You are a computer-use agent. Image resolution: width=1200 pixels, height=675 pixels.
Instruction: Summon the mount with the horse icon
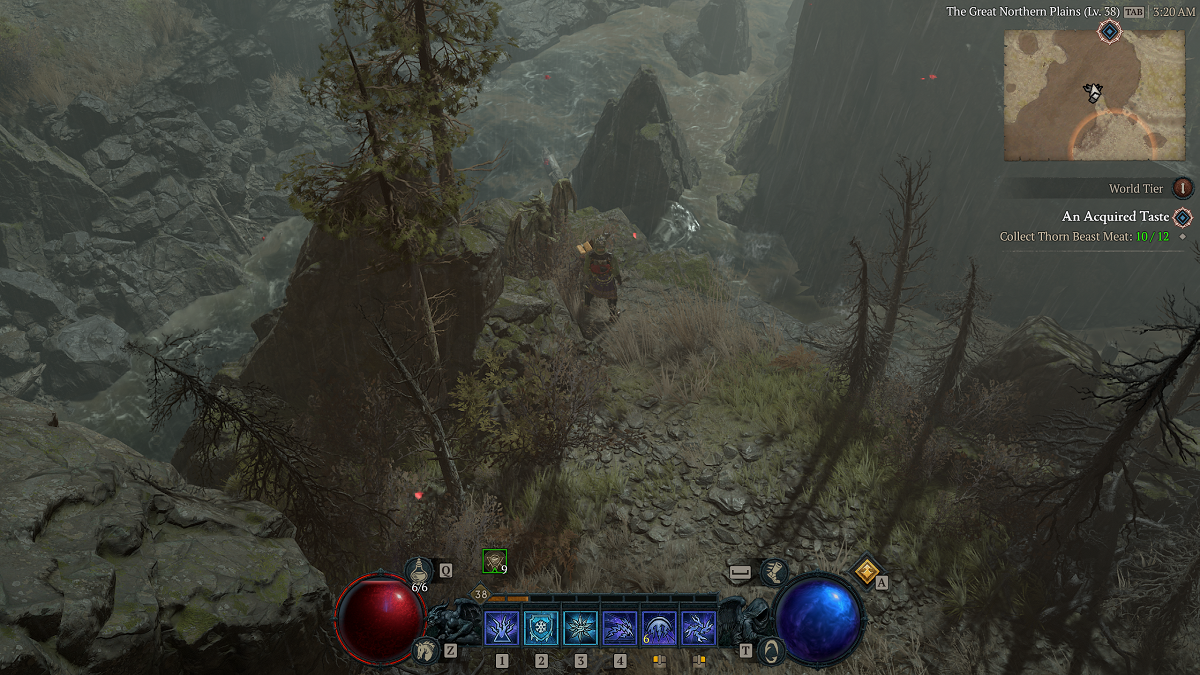tap(425, 650)
